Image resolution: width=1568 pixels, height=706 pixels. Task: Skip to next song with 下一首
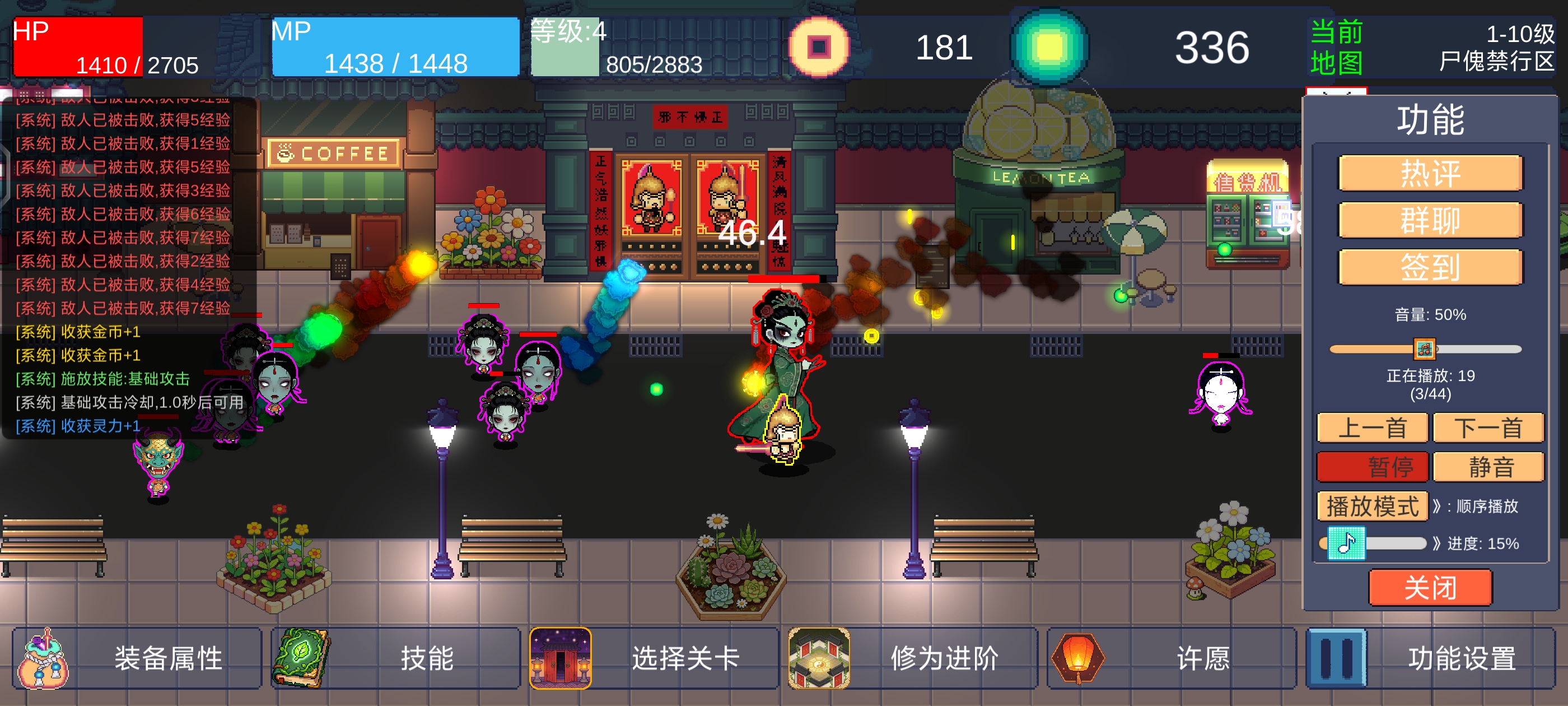click(x=1489, y=428)
